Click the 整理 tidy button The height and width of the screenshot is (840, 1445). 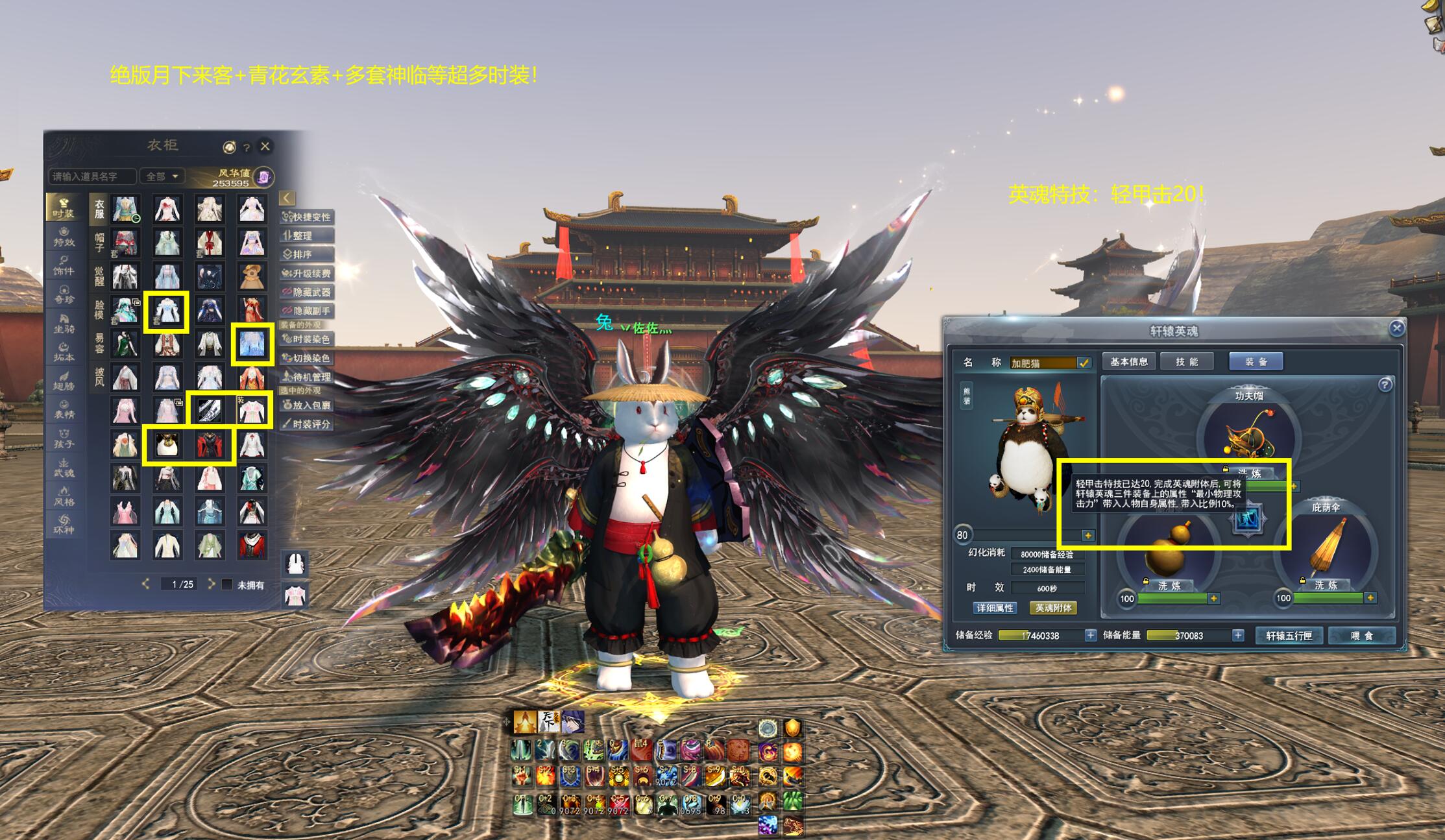[307, 235]
